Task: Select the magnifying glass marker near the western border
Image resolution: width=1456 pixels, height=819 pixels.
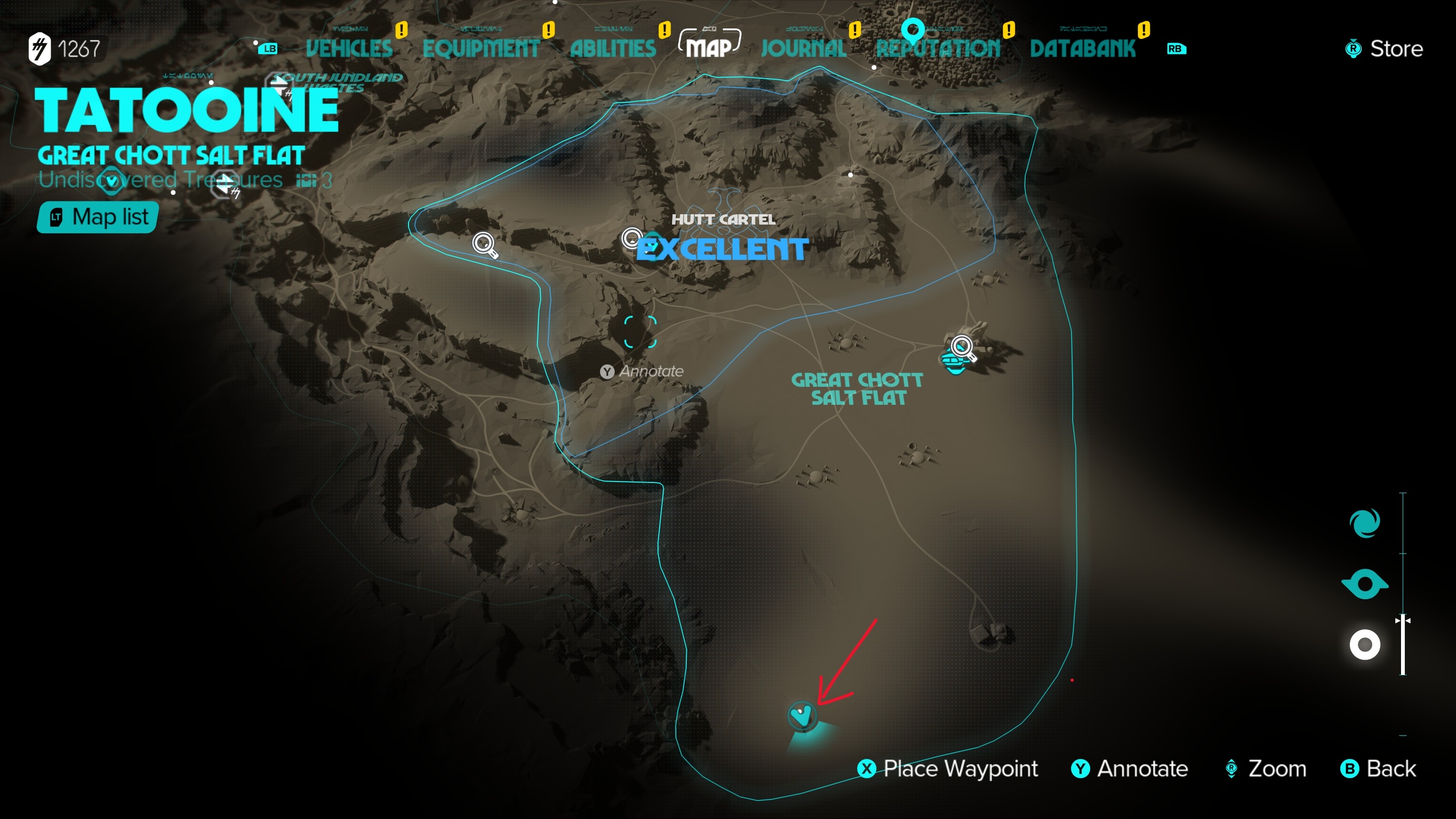Action: [x=484, y=244]
